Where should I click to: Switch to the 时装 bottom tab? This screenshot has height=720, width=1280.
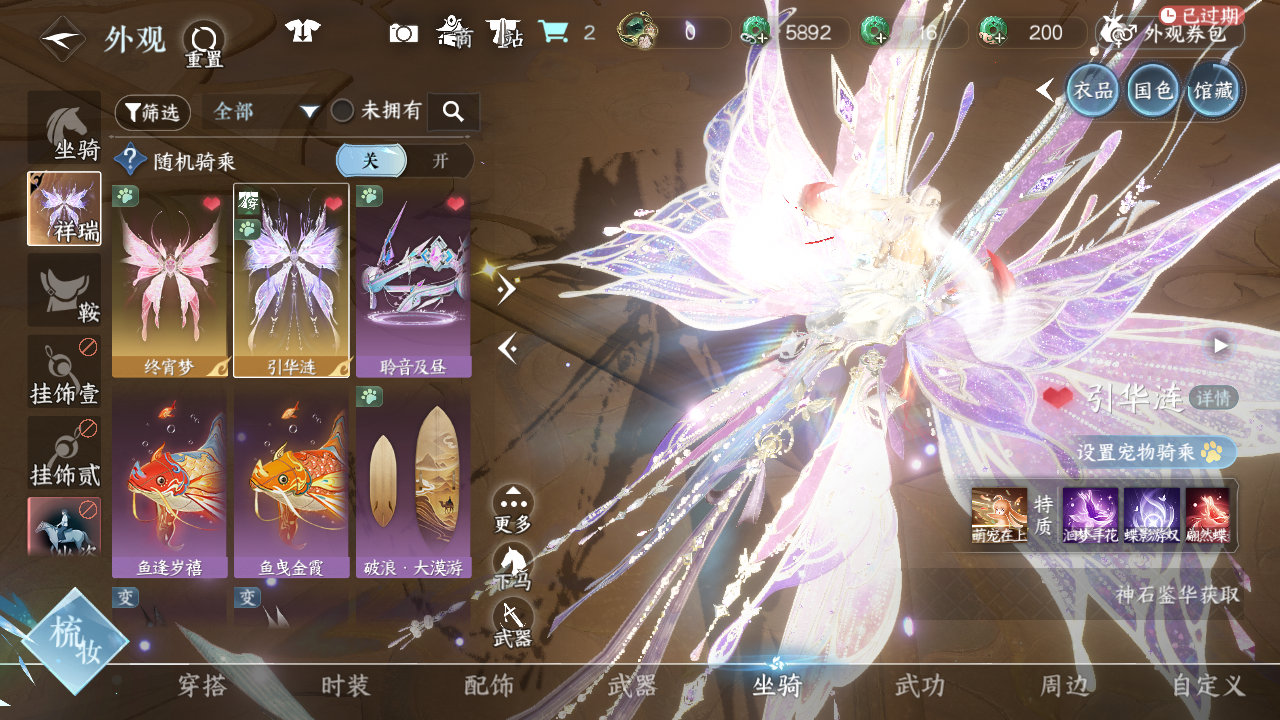tap(346, 686)
